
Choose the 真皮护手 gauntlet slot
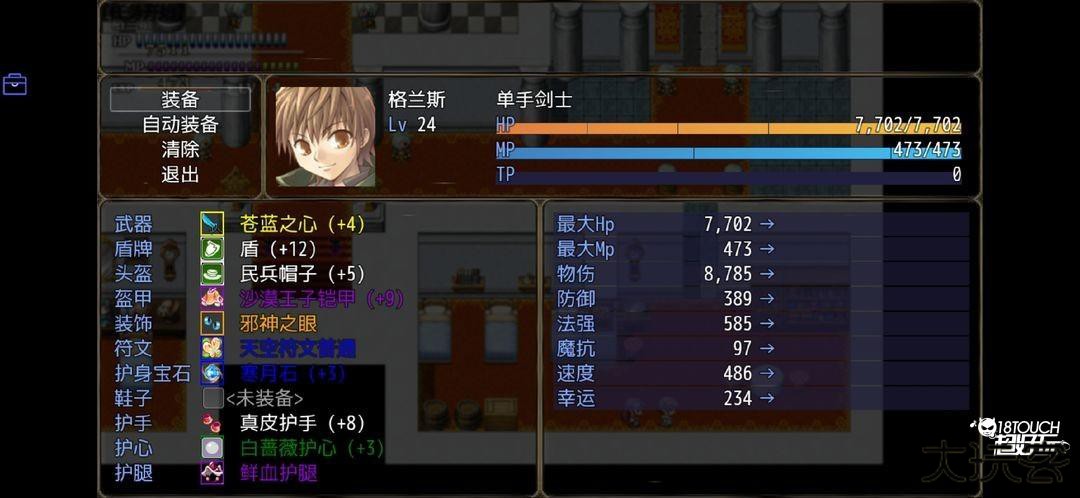pos(302,423)
